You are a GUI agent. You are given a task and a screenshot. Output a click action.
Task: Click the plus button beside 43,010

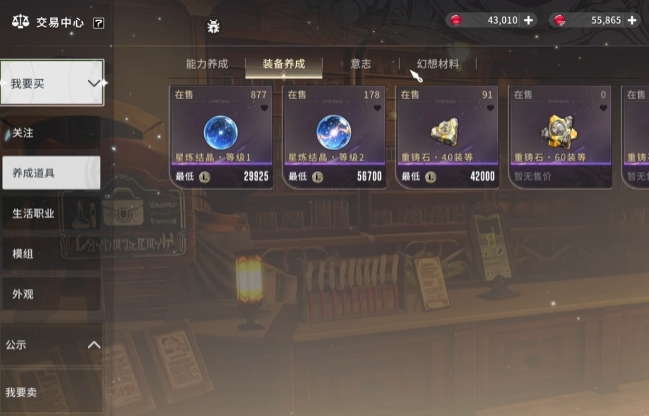(x=529, y=20)
